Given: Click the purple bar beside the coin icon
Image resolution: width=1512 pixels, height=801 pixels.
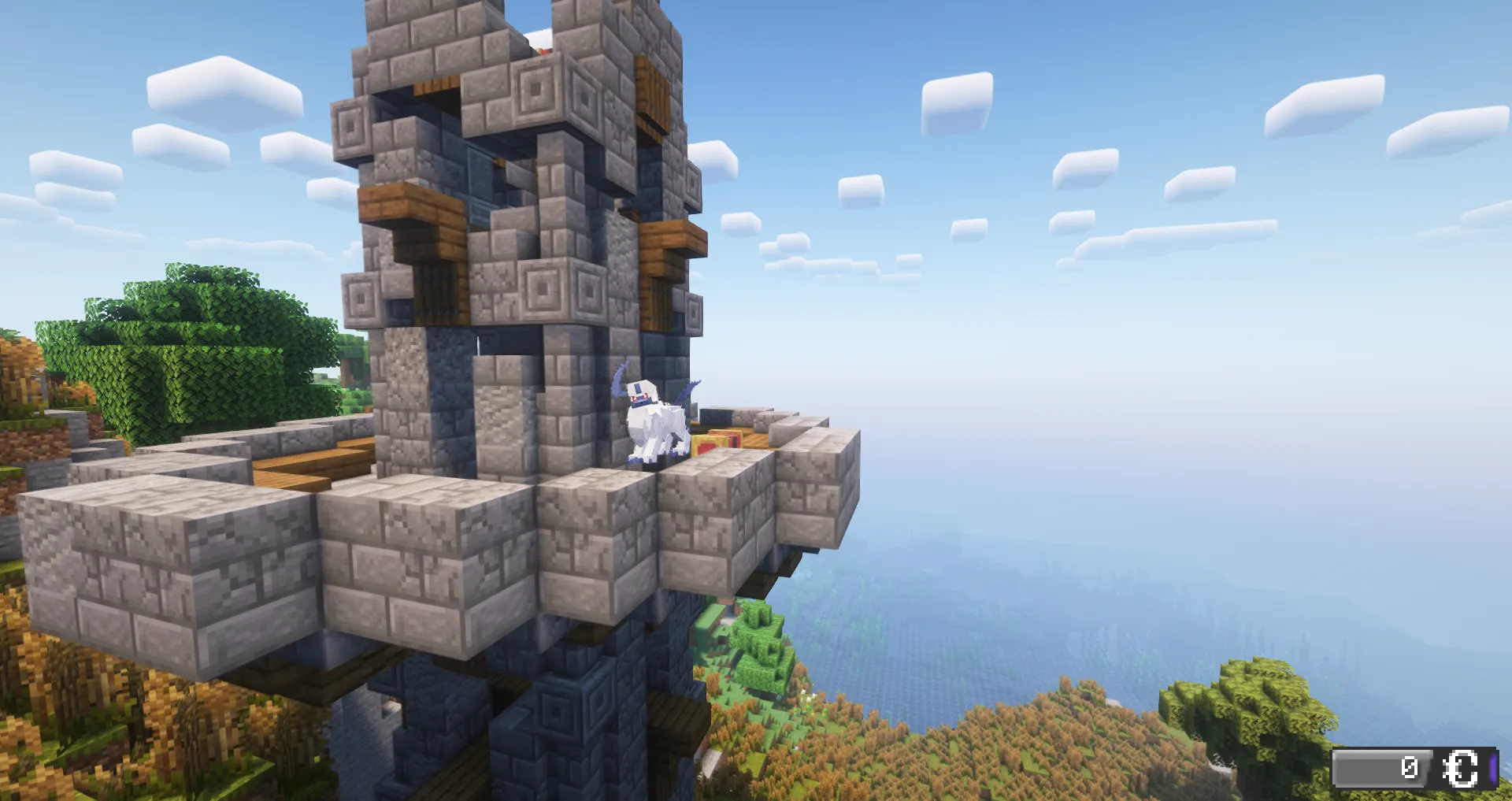Looking at the screenshot, I should [1493, 768].
